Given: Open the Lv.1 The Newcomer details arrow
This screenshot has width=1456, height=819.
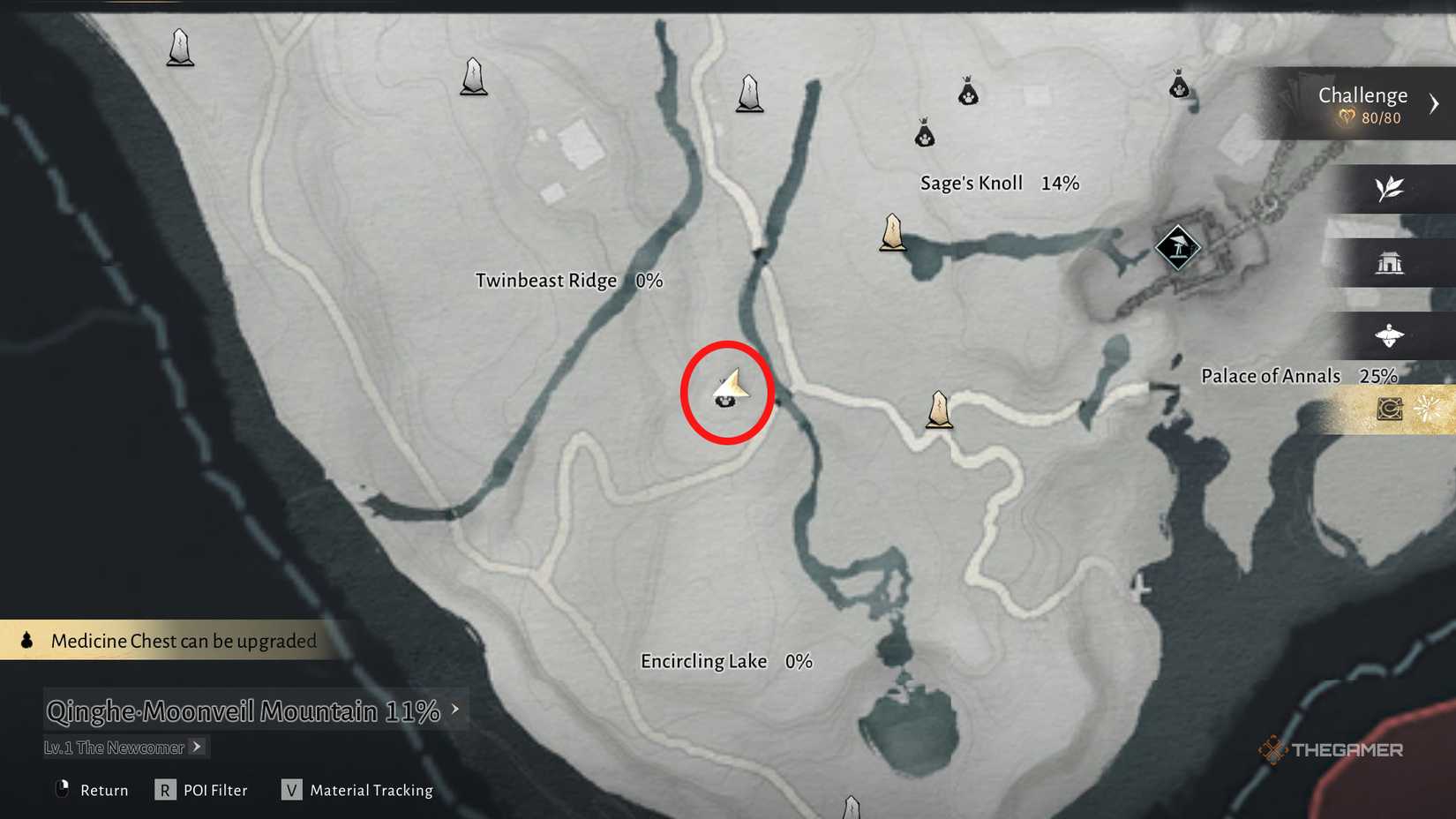Looking at the screenshot, I should [196, 747].
